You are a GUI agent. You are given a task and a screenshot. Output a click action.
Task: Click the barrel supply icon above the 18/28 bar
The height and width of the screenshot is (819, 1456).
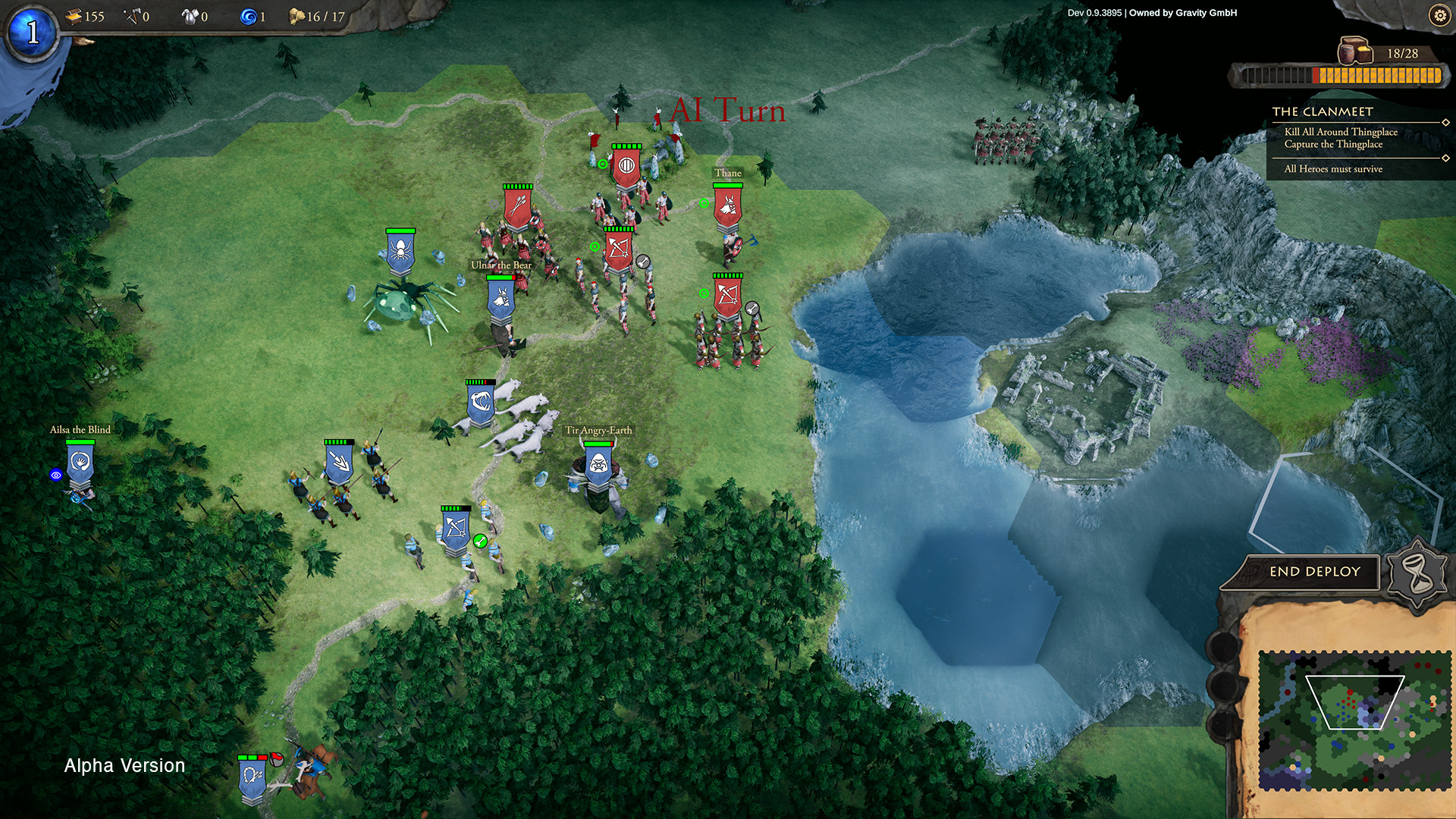pos(1356,52)
